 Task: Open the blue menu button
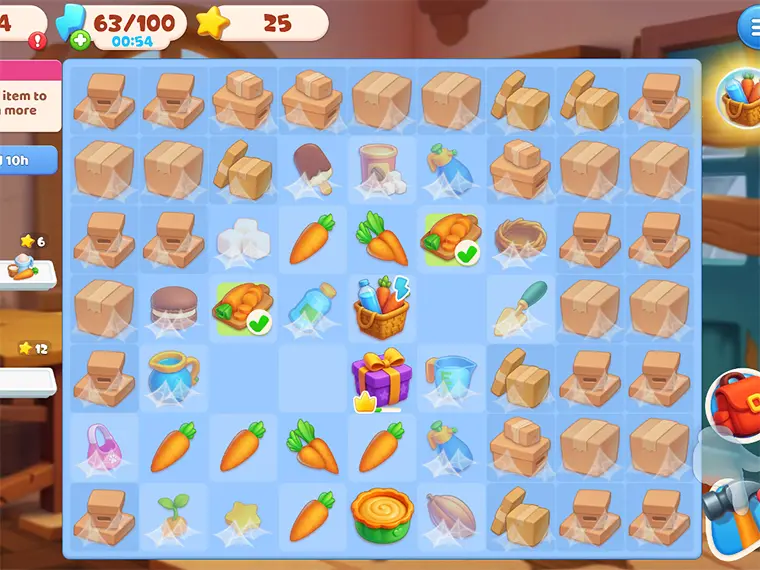749,28
